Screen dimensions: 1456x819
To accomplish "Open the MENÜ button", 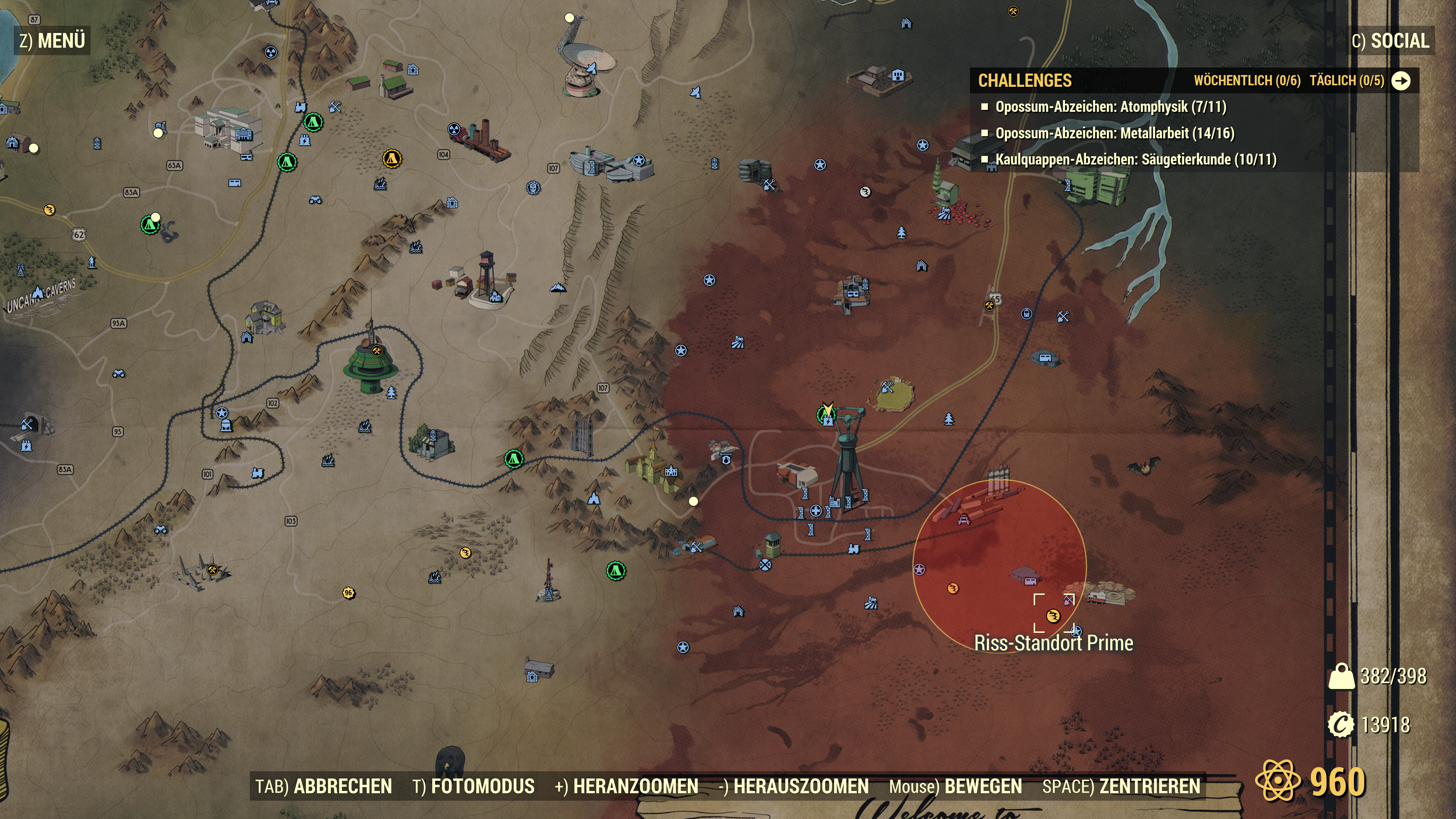I will tap(52, 41).
